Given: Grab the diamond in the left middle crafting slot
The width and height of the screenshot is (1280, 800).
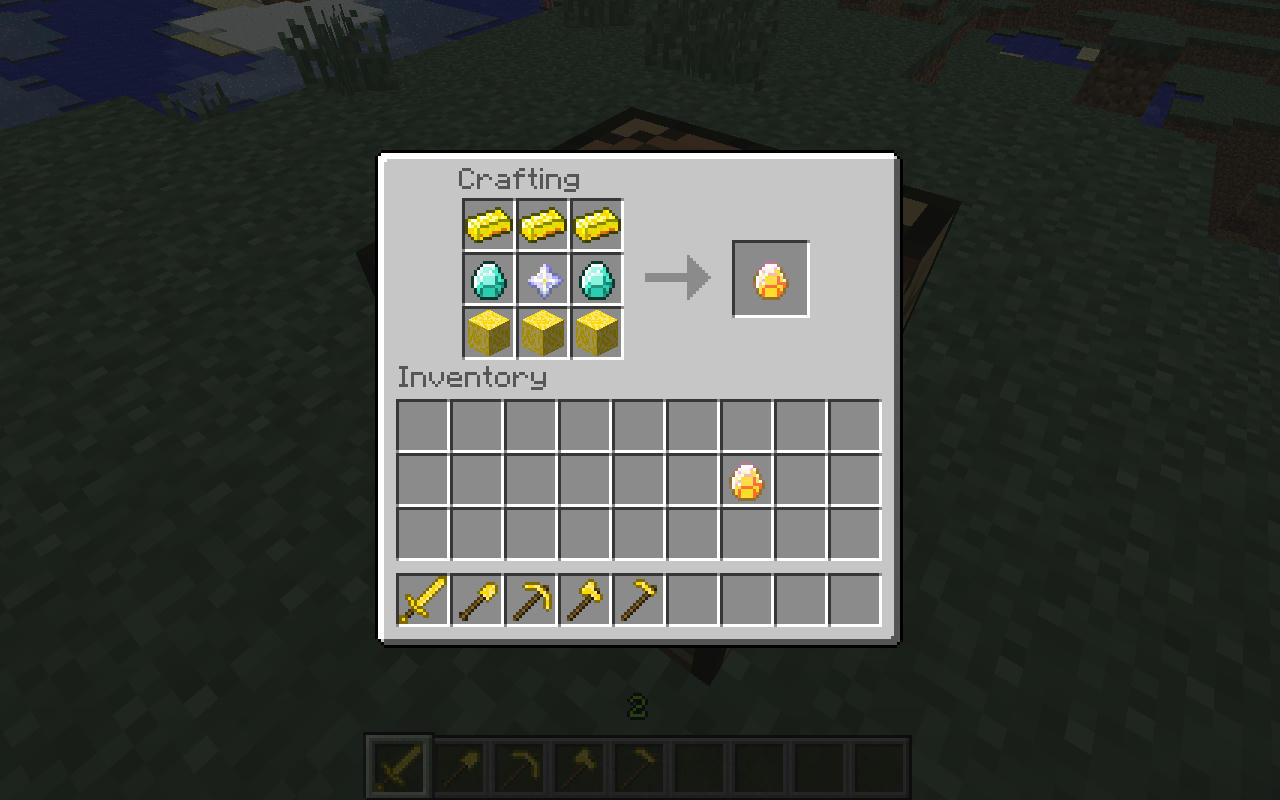Looking at the screenshot, I should [x=486, y=279].
